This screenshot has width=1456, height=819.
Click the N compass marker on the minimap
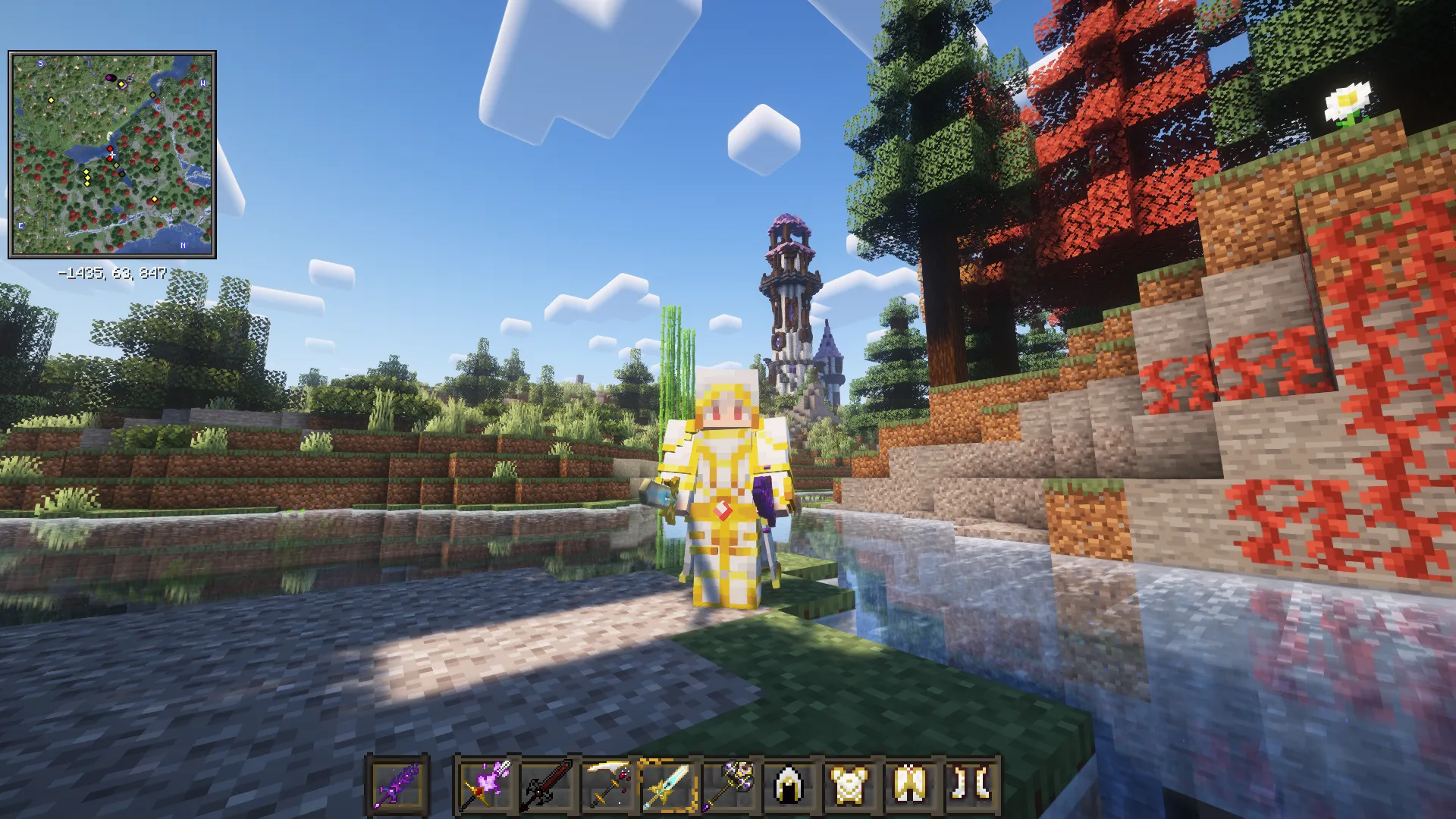point(183,245)
